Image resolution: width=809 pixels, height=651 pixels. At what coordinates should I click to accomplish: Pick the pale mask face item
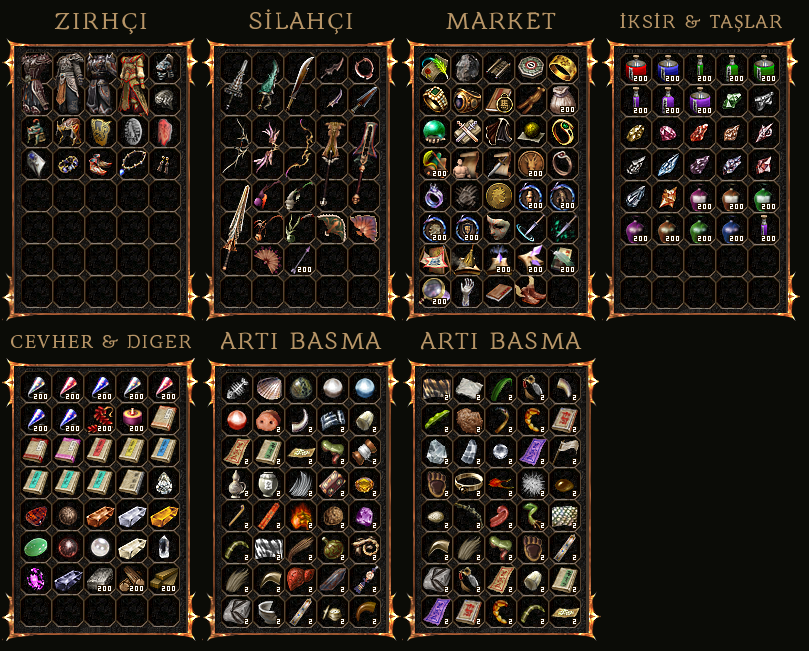tap(498, 227)
